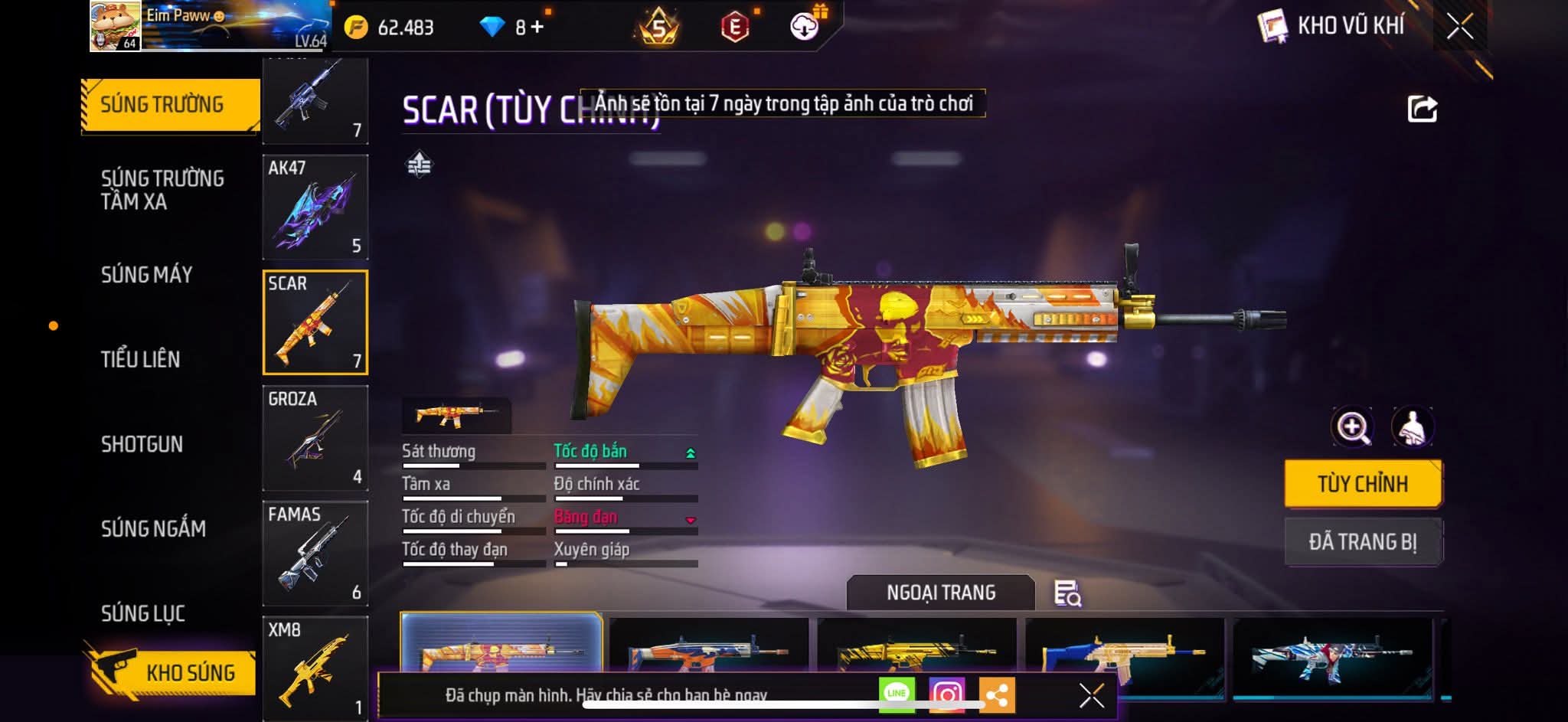This screenshot has height=722, width=1568.
Task: Open the Súng Máy category
Action: click(x=147, y=275)
